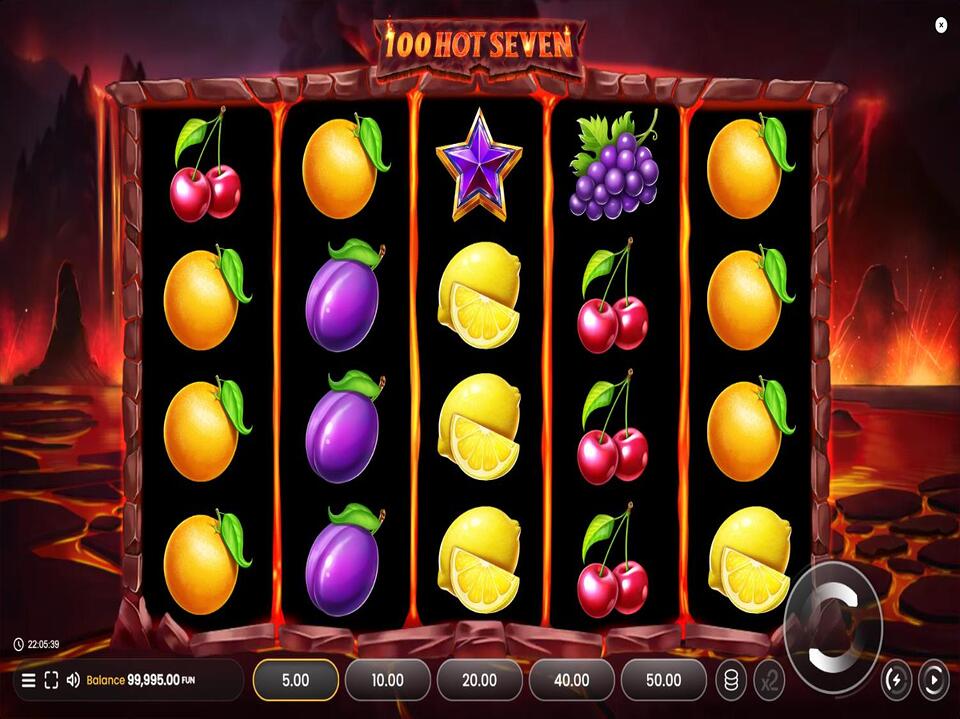The width and height of the screenshot is (960, 719).
Task: Select the 5.00 bet amount
Action: click(295, 680)
